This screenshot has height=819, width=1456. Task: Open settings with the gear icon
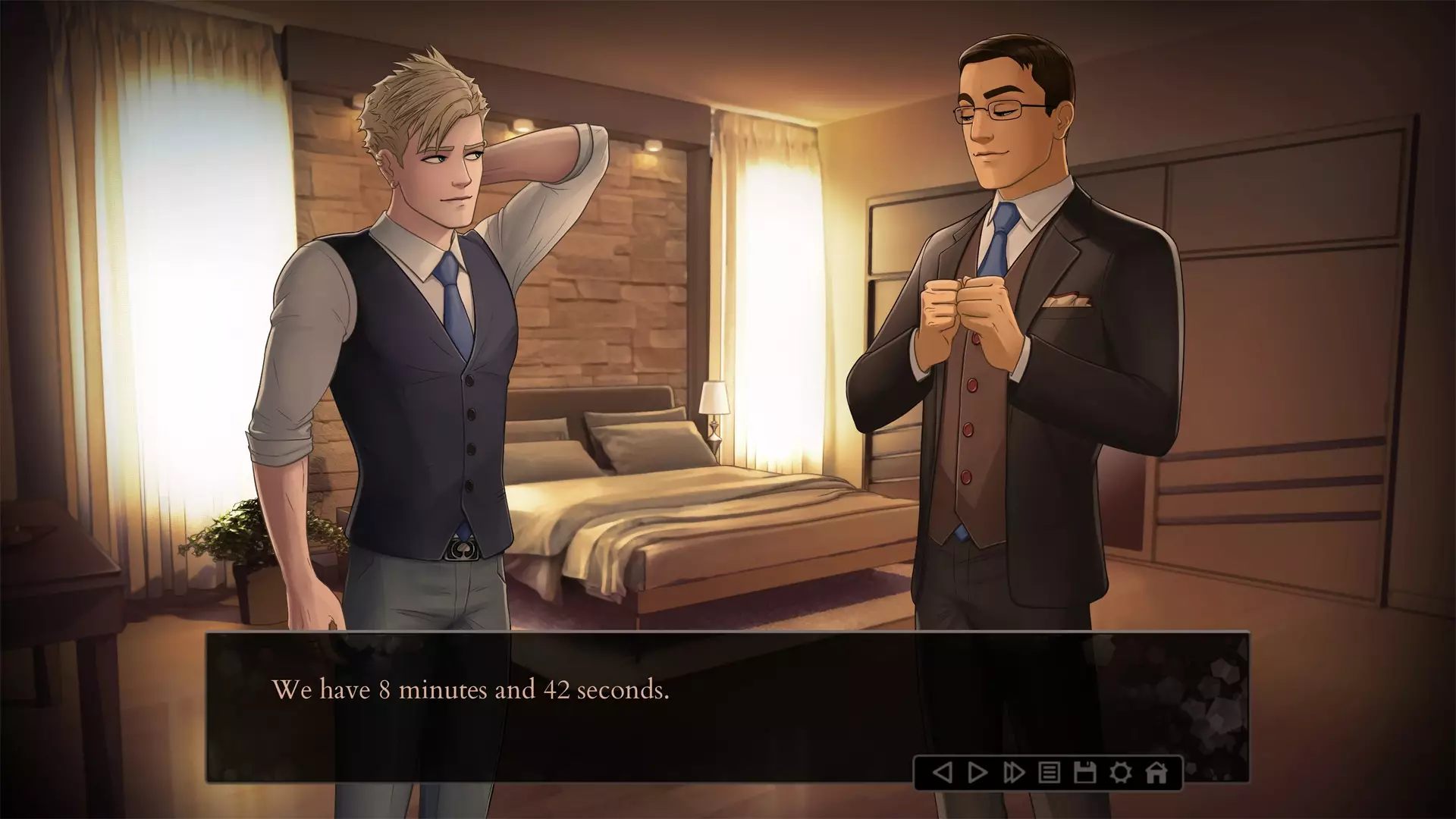[1121, 773]
